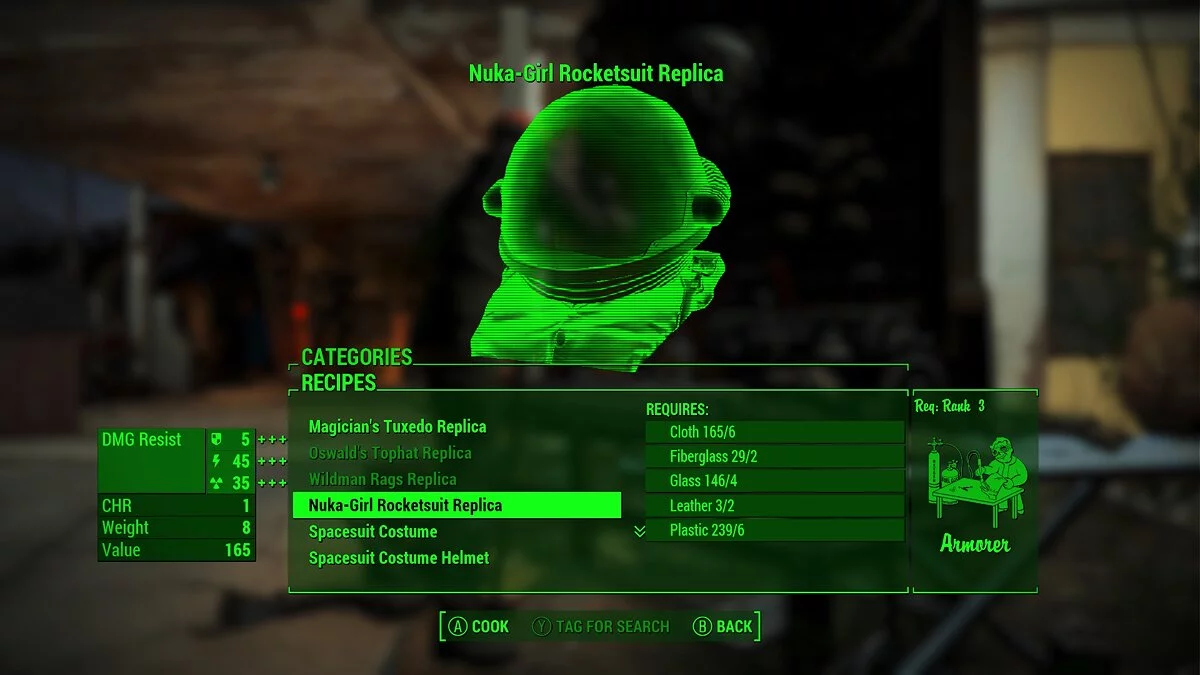Choose Oswald's Tophat Replica recipe
This screenshot has height=675, width=1200.
click(389, 453)
